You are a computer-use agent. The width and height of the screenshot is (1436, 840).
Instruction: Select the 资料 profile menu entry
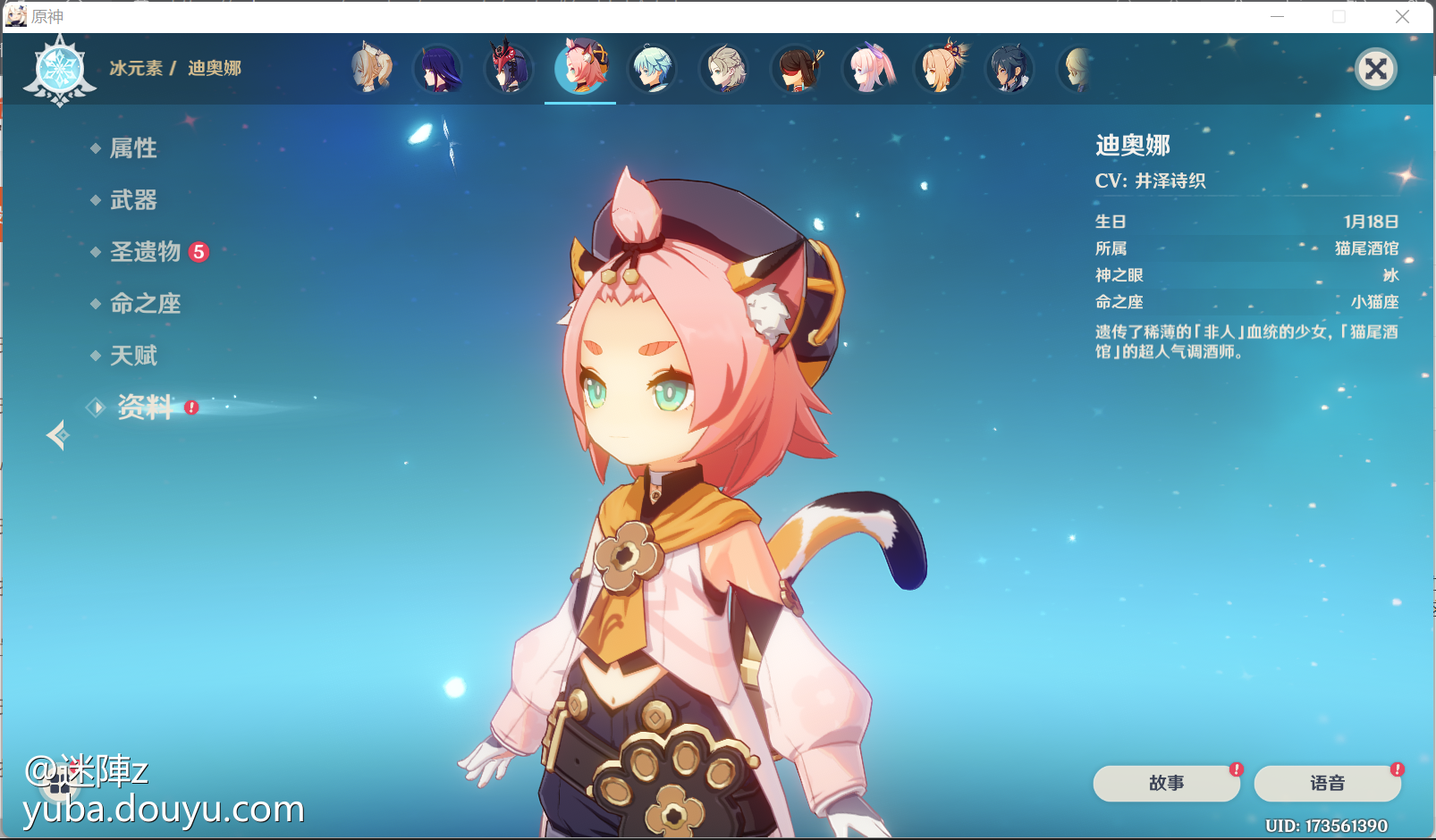(x=146, y=407)
